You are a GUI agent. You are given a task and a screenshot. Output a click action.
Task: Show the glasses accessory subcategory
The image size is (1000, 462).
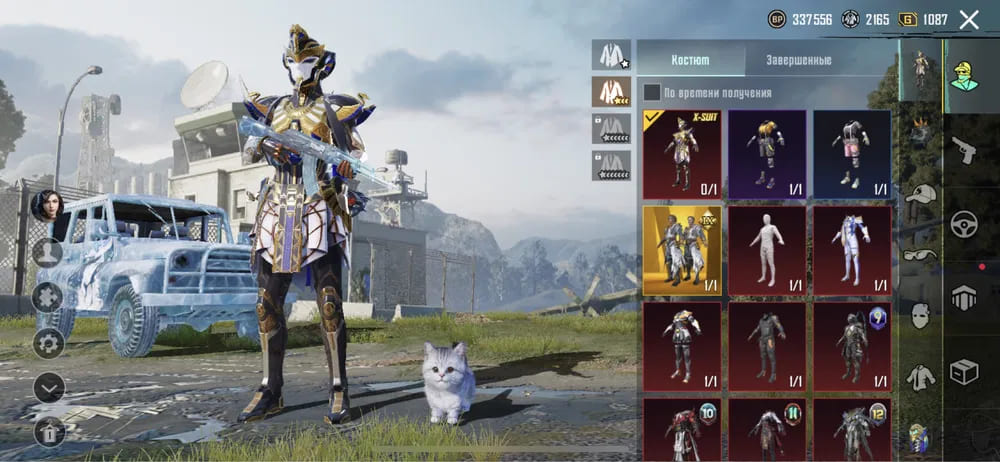(920, 254)
